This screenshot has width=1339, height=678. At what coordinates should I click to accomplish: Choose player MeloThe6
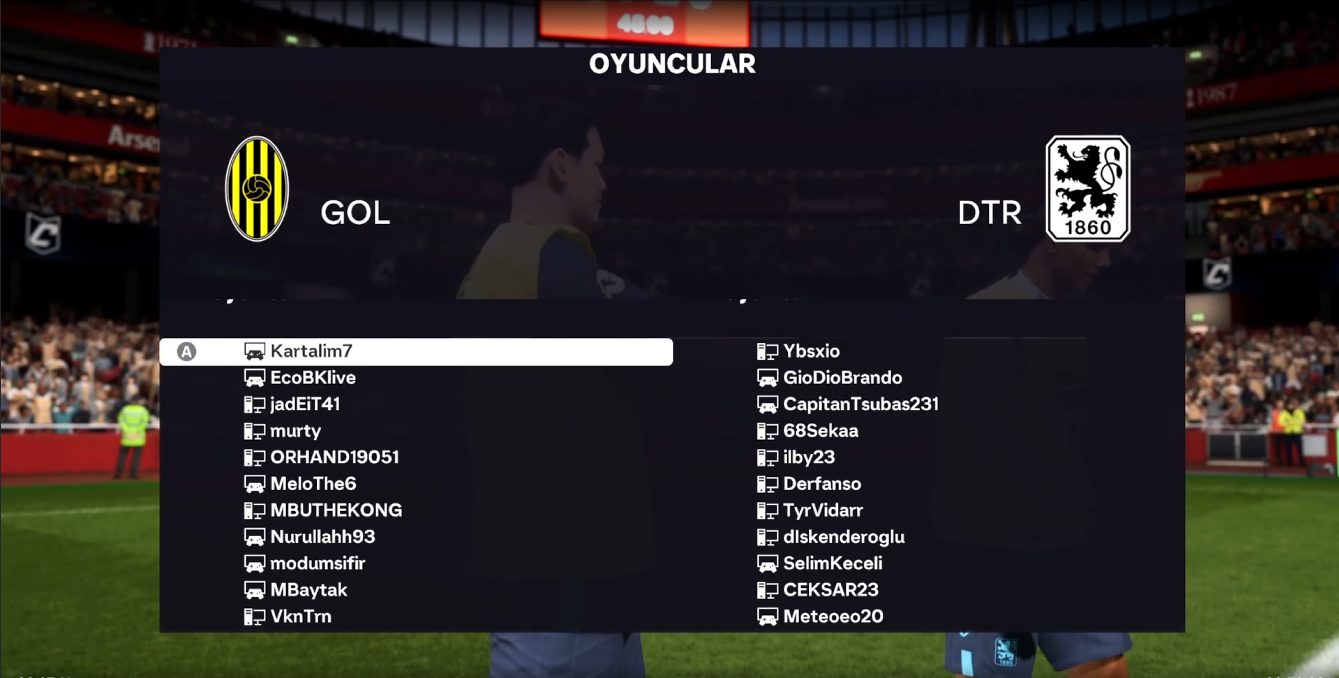click(313, 484)
